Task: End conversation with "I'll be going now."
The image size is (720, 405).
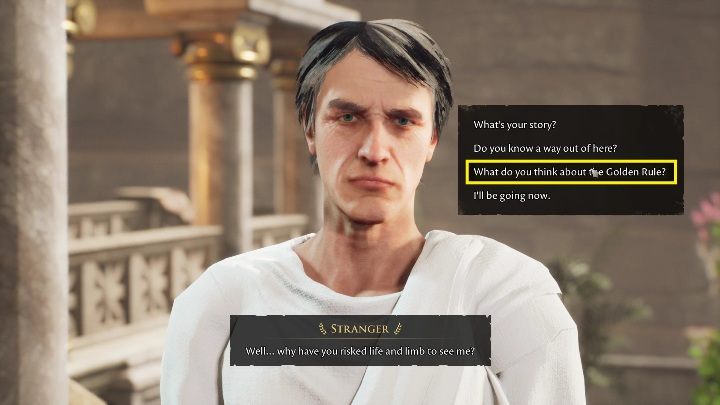Action: click(x=512, y=195)
